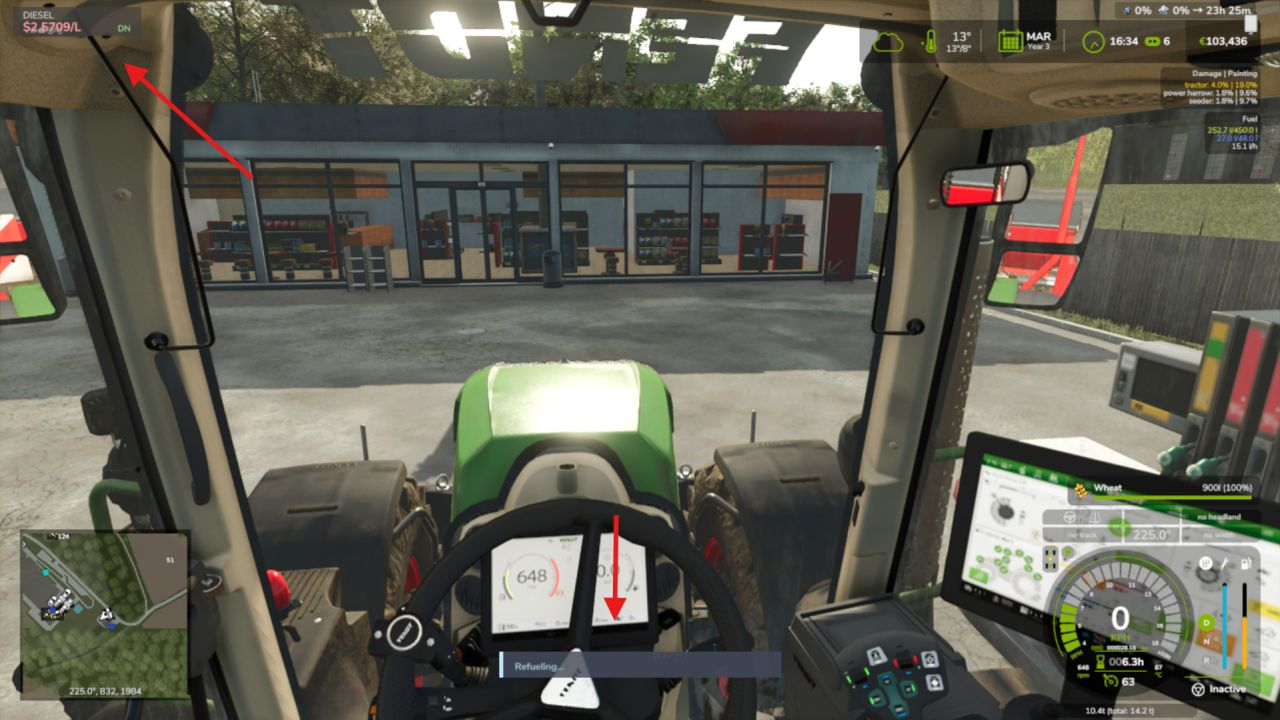This screenshot has height=720, width=1280.
Task: Toggle the R reverse gear indicator
Action: (1206, 661)
